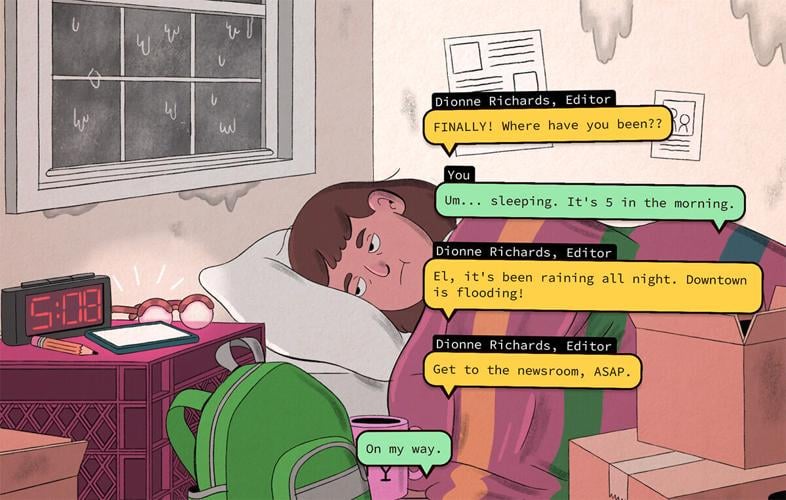Choose the "On my way." reply
Image resolution: width=786 pixels, height=500 pixels.
pos(403,448)
